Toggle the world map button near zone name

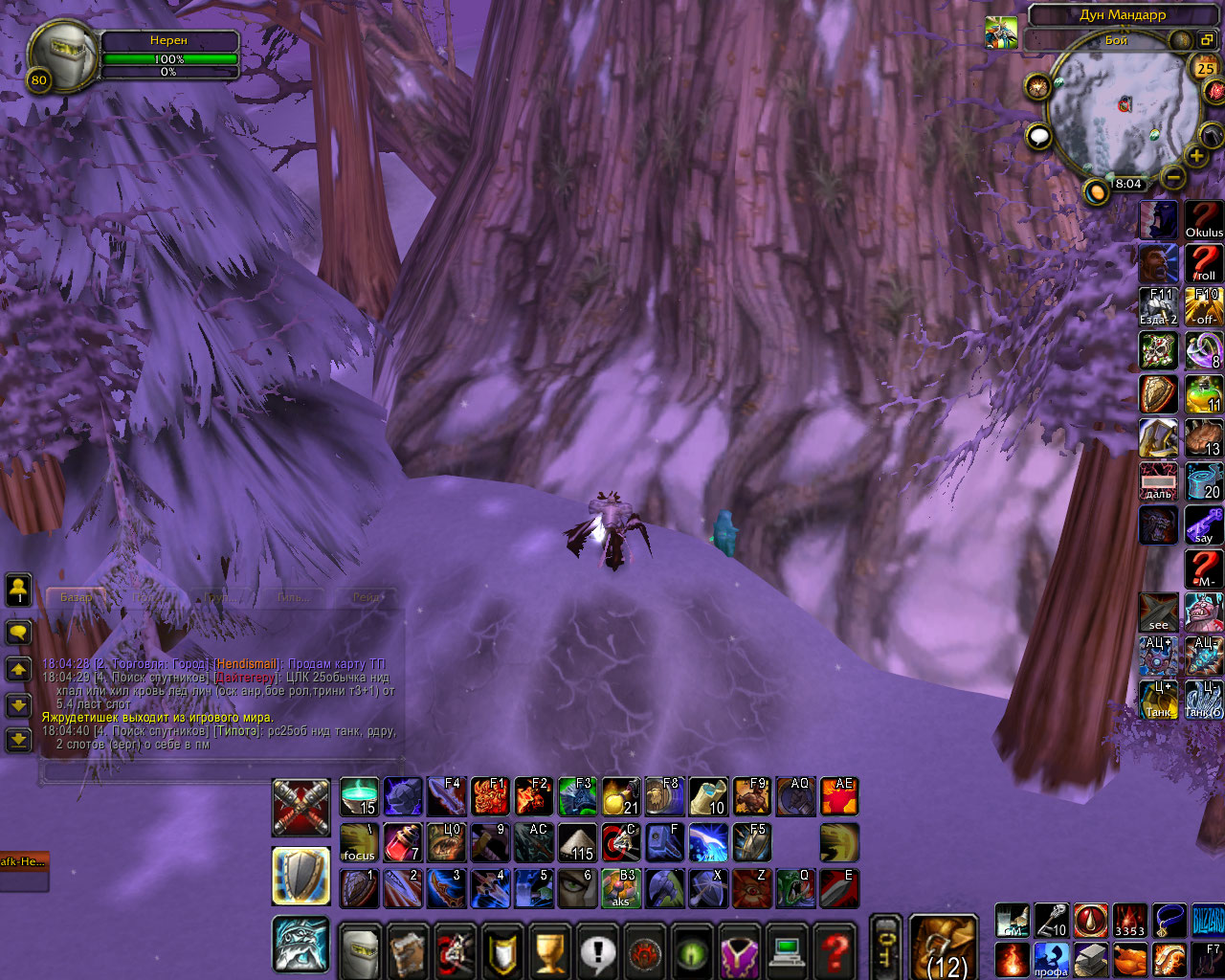click(1207, 40)
